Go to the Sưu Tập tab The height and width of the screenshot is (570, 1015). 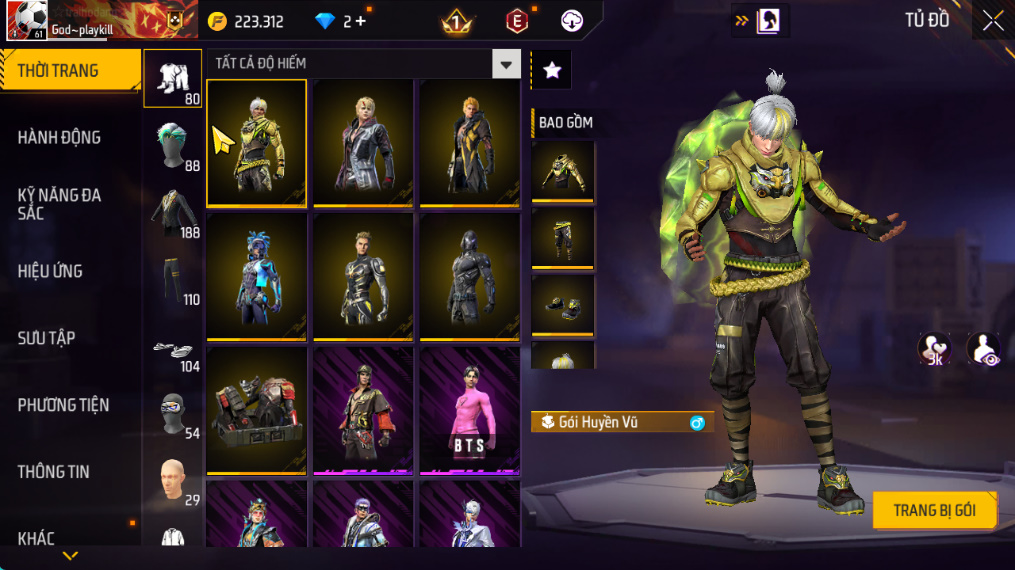46,338
